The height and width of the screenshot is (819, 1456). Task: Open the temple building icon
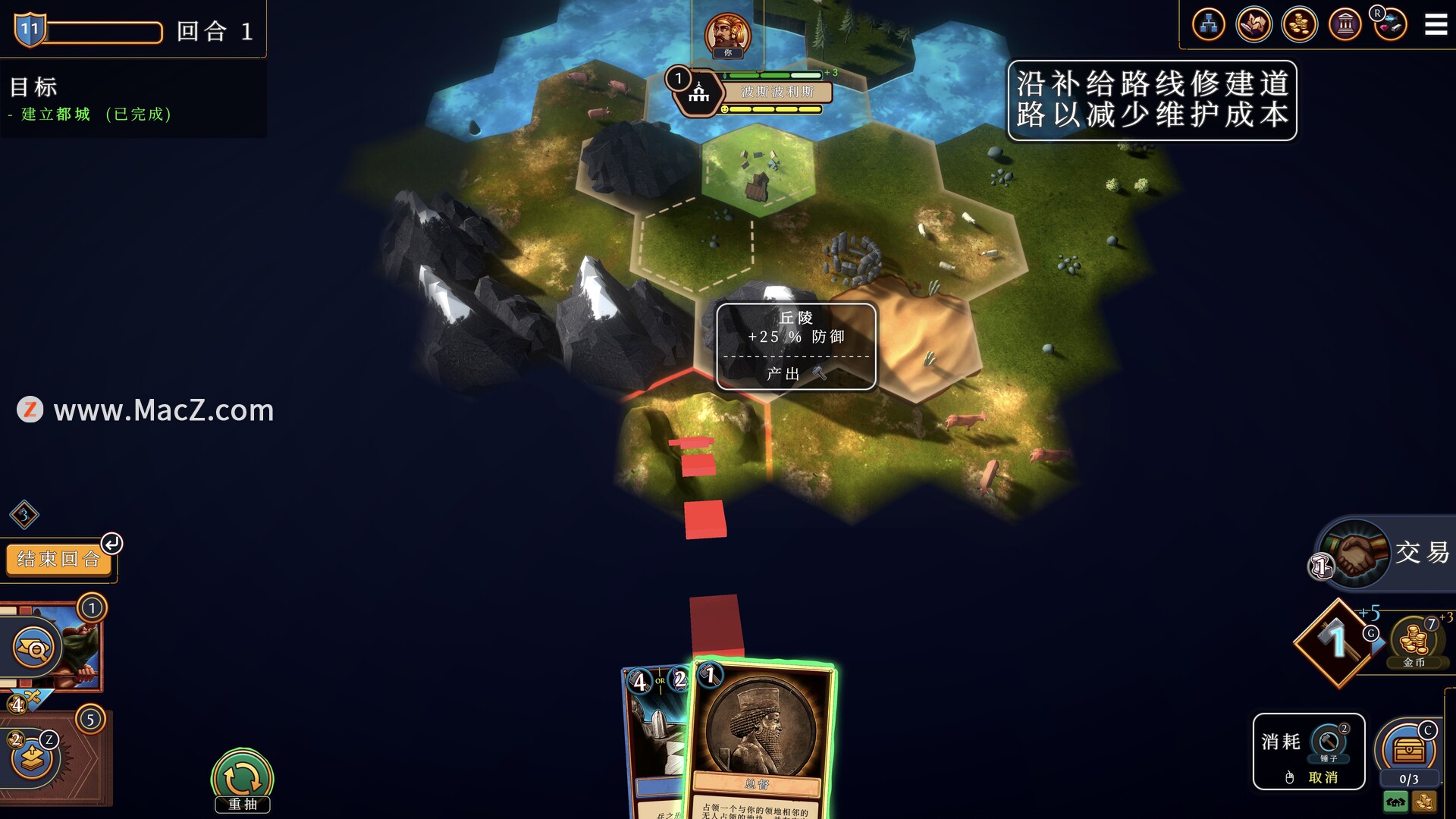[x=1345, y=25]
